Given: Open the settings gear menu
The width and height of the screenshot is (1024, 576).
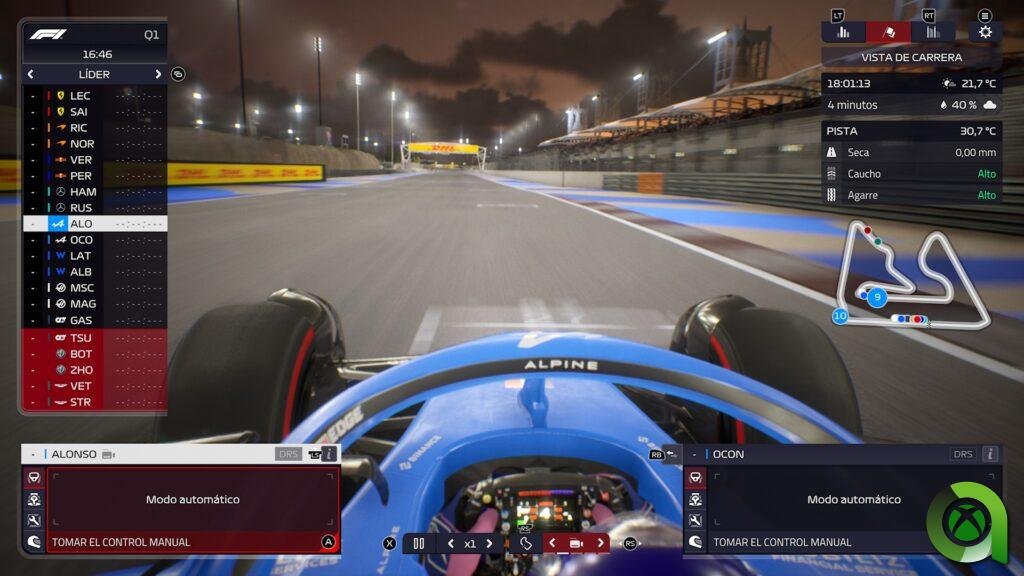Looking at the screenshot, I should pos(985,32).
